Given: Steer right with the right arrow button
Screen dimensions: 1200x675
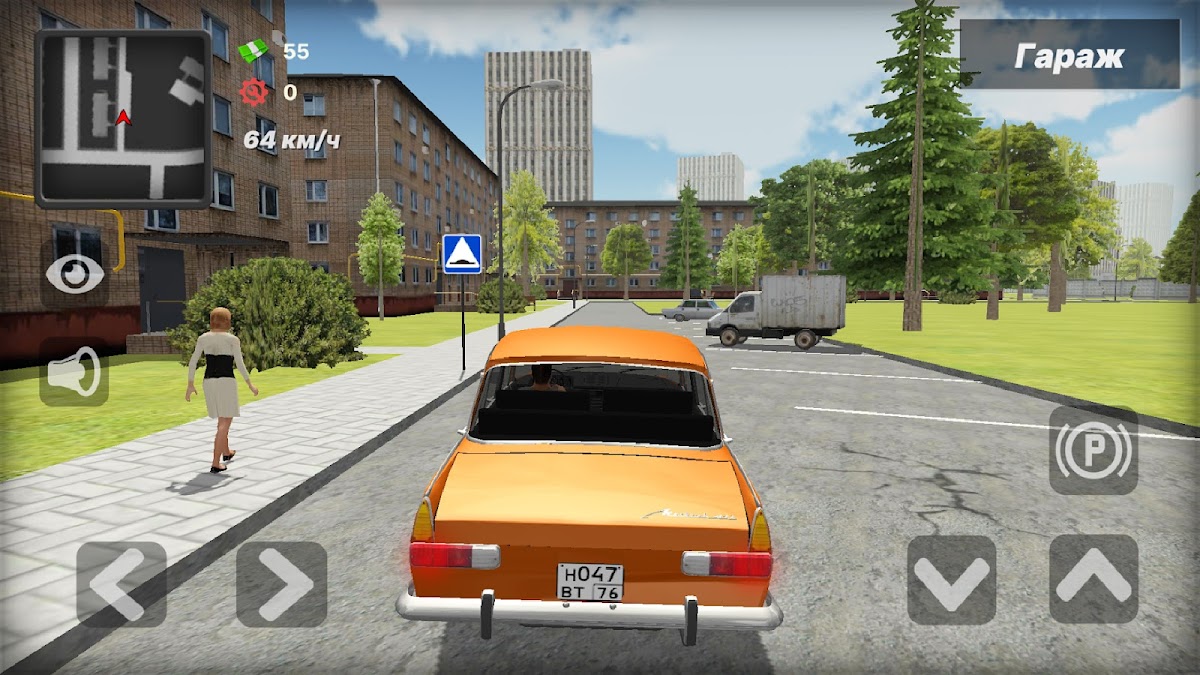Looking at the screenshot, I should [281, 584].
